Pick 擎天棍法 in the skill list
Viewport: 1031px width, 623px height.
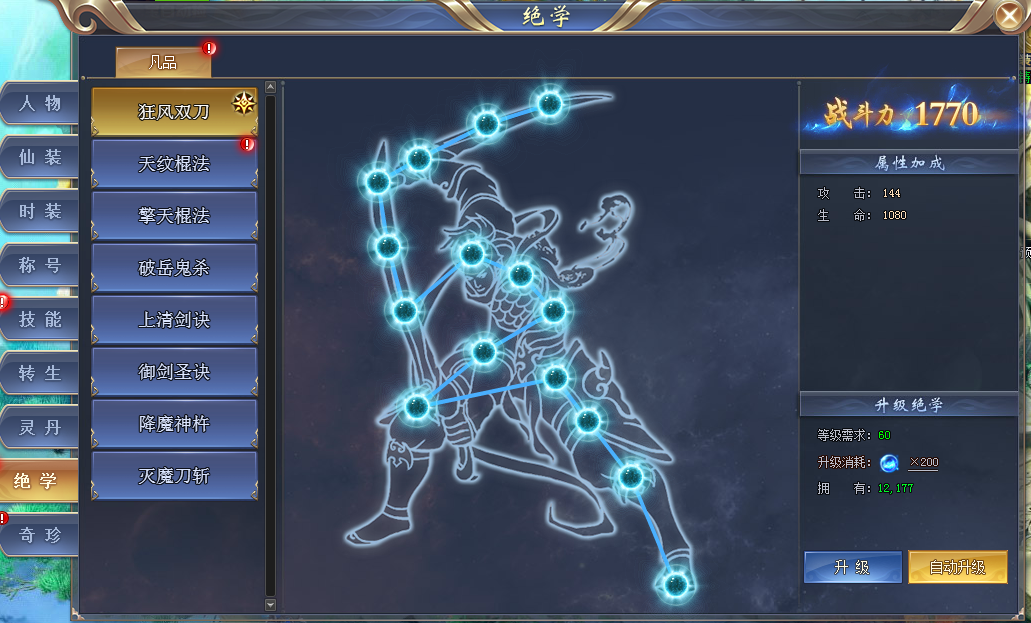[174, 216]
